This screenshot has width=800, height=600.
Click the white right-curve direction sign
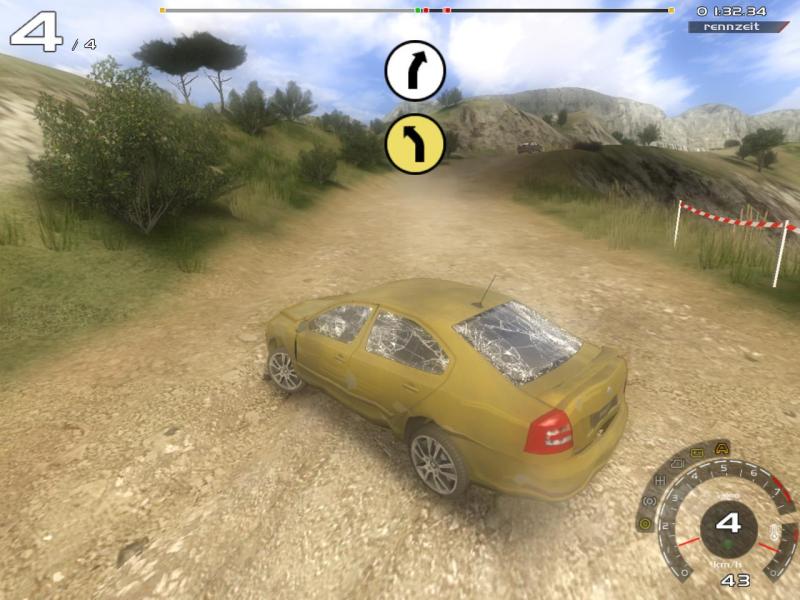[x=415, y=70]
